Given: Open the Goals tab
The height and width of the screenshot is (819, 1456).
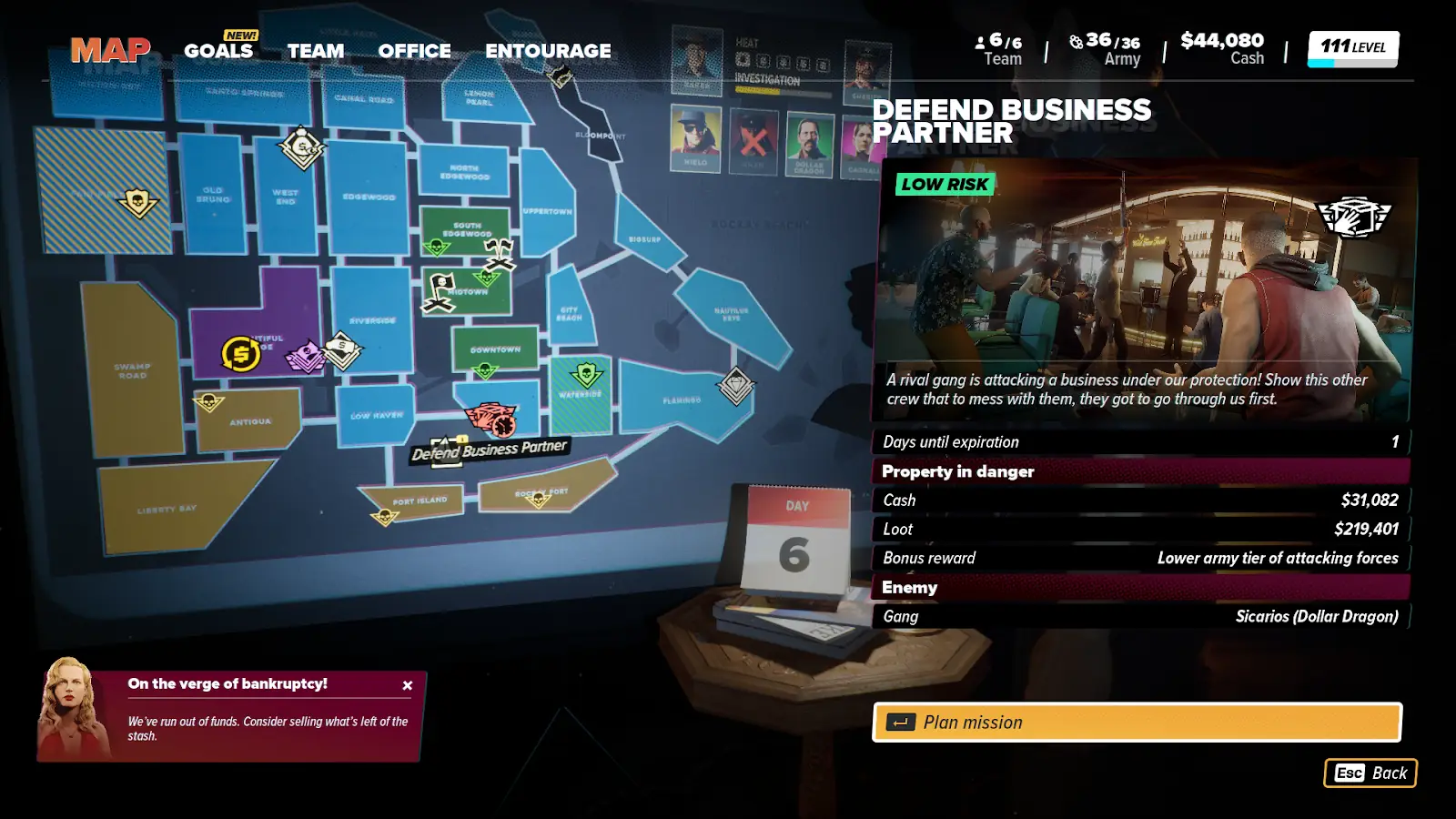Looking at the screenshot, I should coord(218,51).
